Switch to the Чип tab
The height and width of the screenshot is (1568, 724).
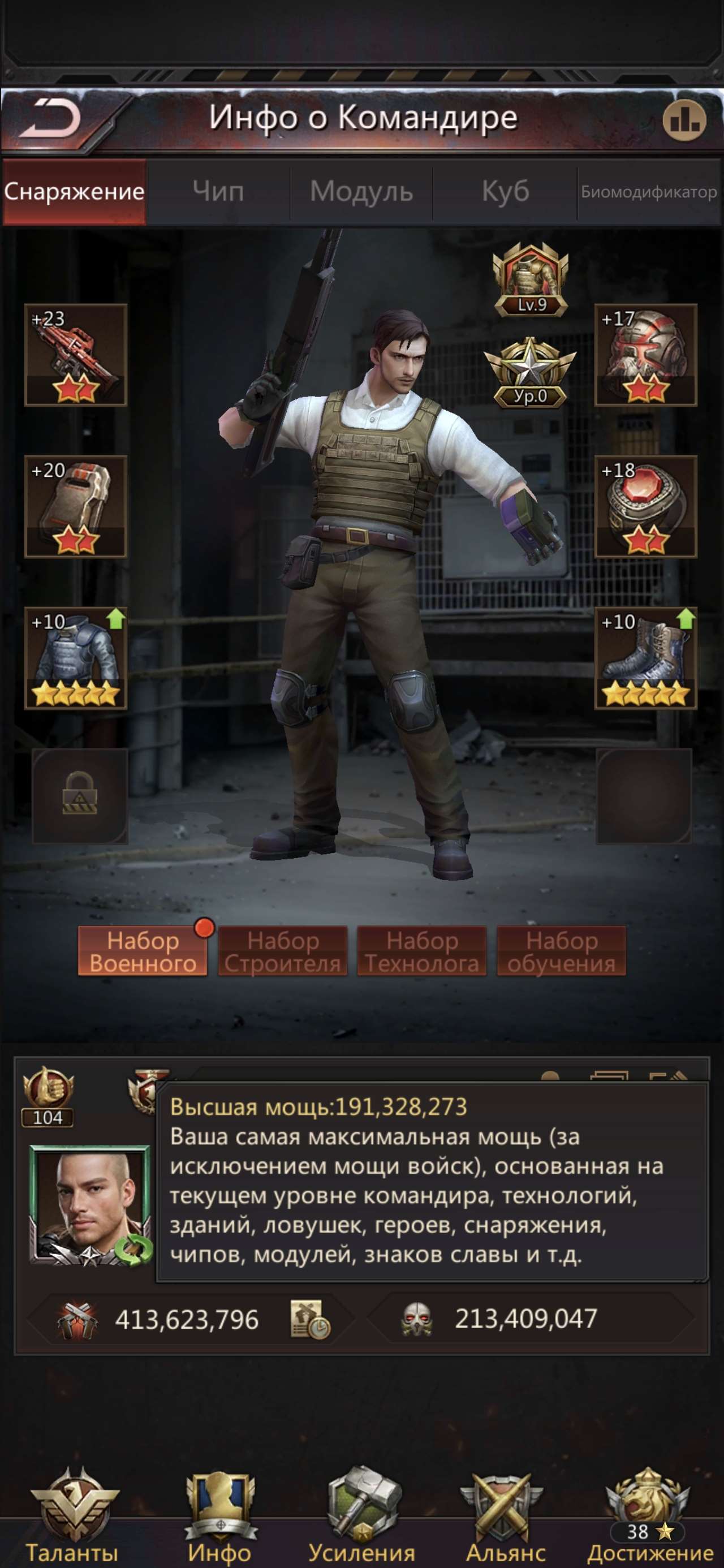[x=217, y=192]
